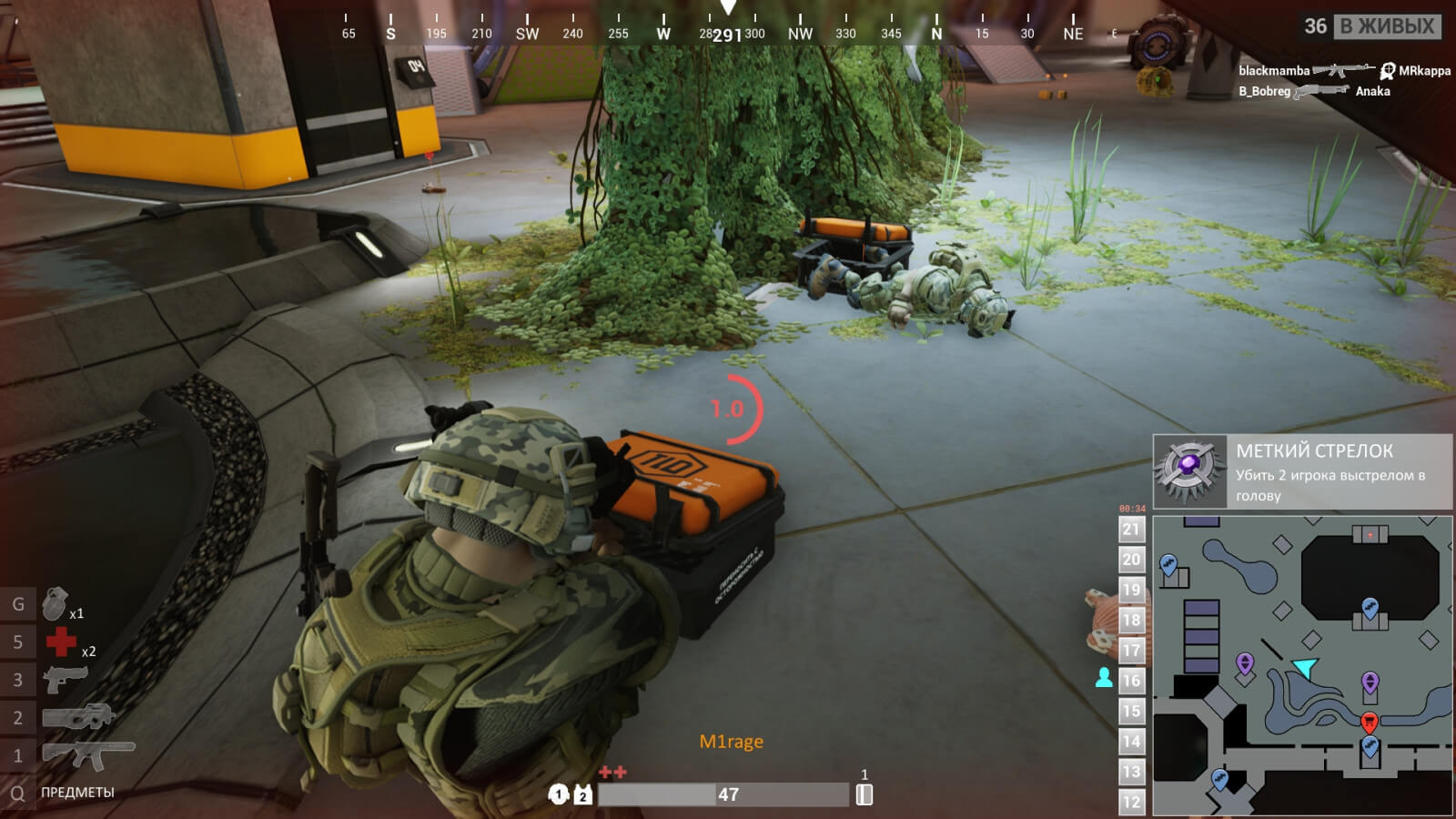Select the rifle in slot 1
This screenshot has width=1456, height=819.
click(x=87, y=754)
